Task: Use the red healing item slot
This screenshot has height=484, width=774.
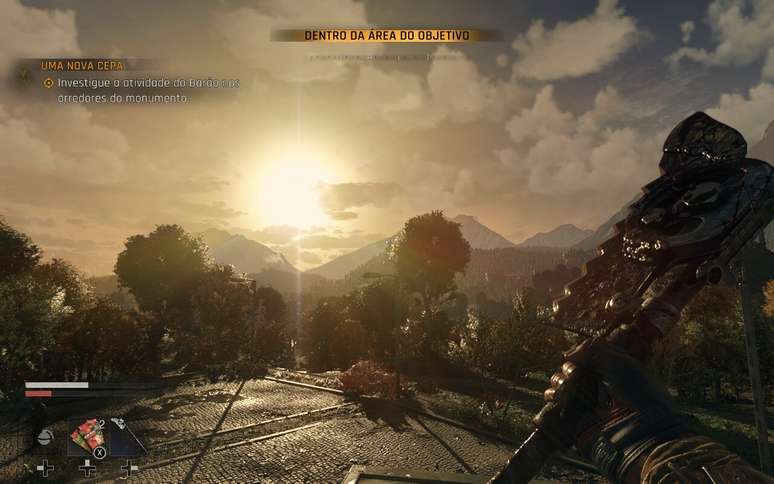Action: coord(88,436)
